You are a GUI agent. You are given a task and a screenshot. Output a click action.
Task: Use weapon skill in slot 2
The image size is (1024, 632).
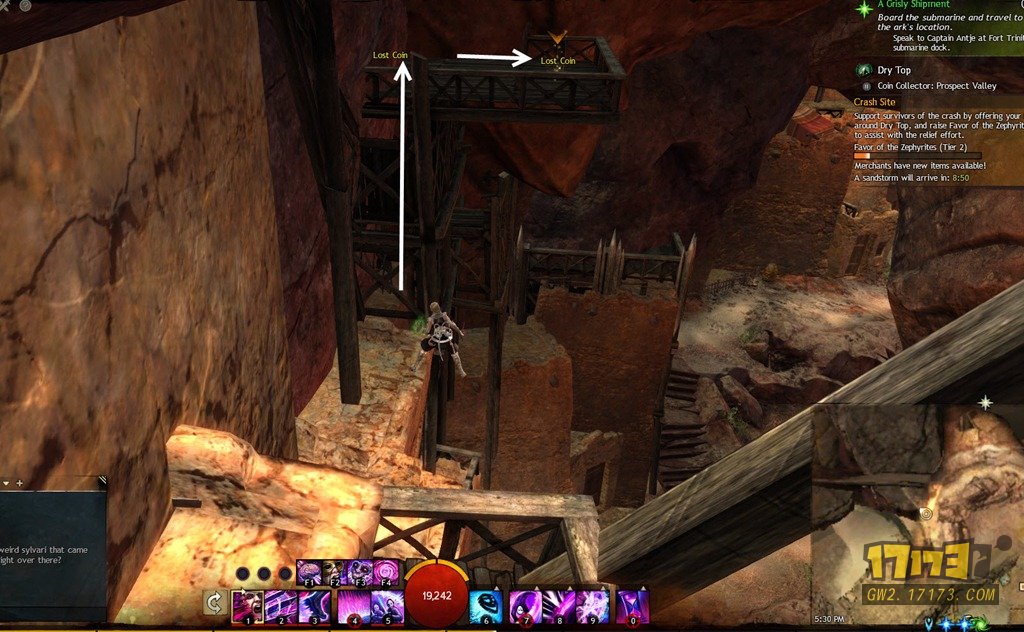point(281,606)
